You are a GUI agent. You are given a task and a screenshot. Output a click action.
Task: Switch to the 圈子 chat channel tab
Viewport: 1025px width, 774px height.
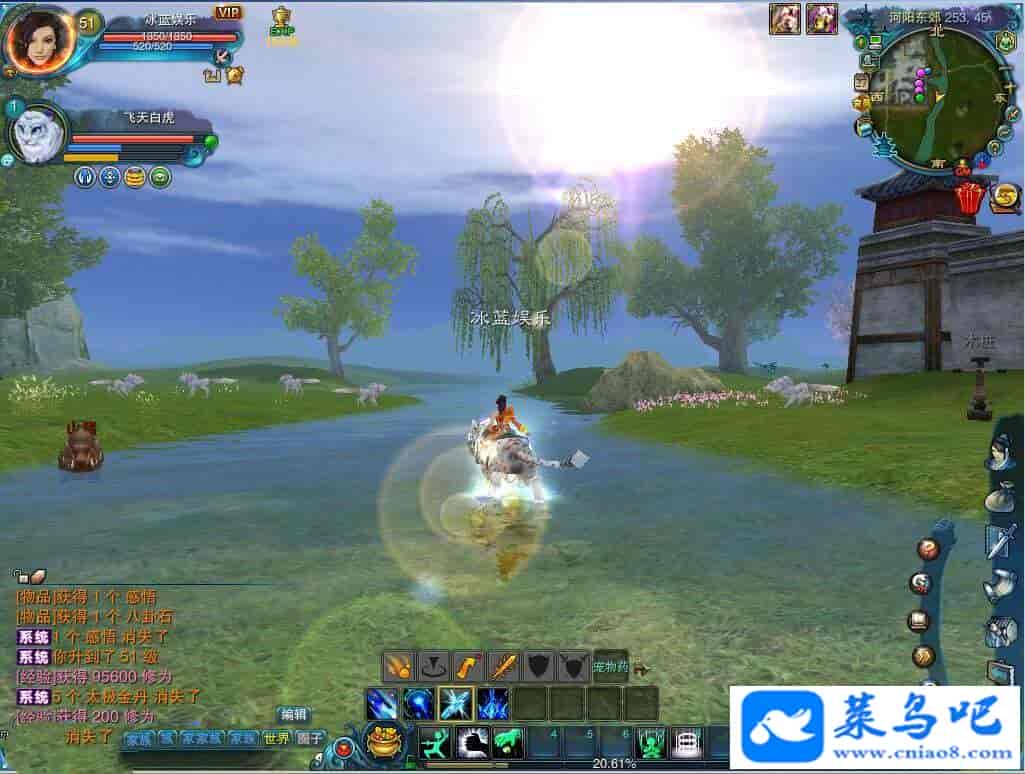click(311, 739)
